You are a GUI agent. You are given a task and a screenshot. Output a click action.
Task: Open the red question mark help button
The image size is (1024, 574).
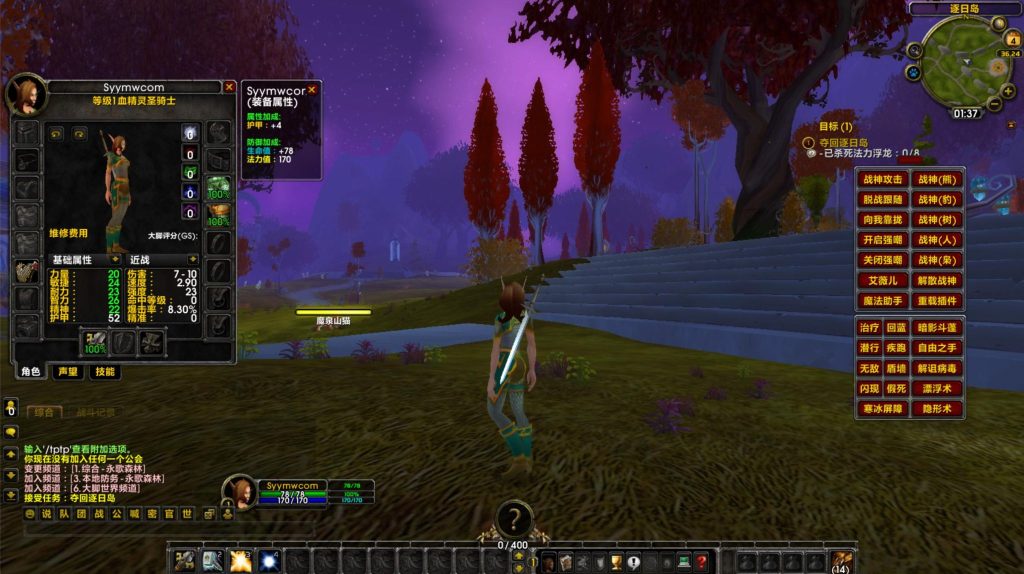coord(702,562)
